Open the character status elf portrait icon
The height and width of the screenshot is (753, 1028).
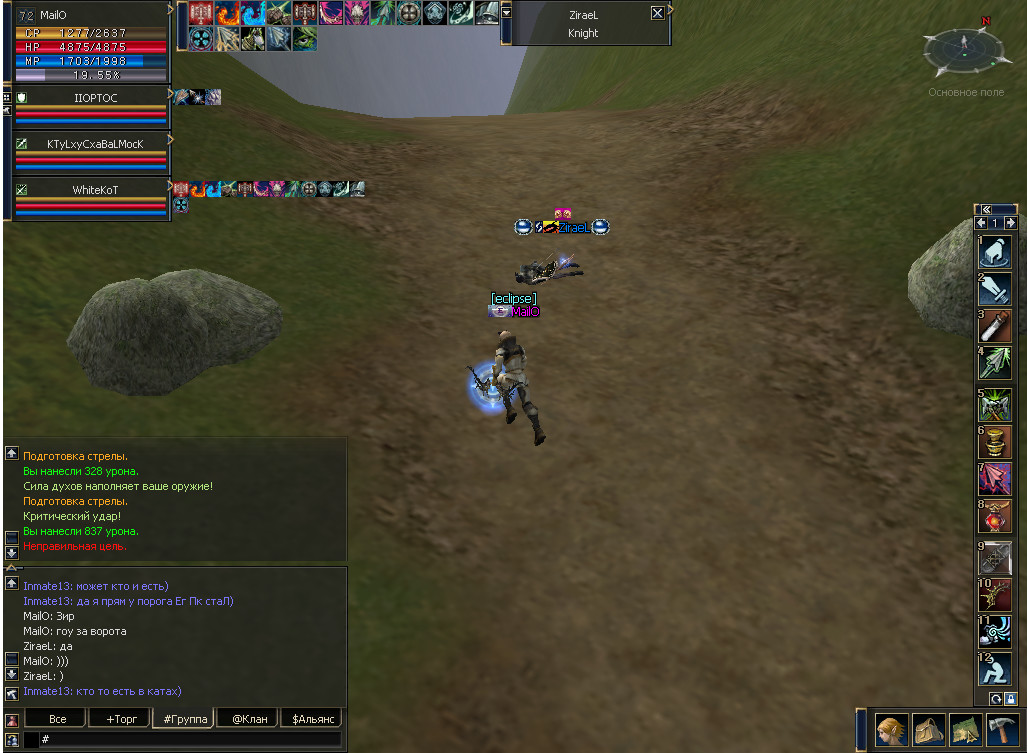tap(892, 729)
